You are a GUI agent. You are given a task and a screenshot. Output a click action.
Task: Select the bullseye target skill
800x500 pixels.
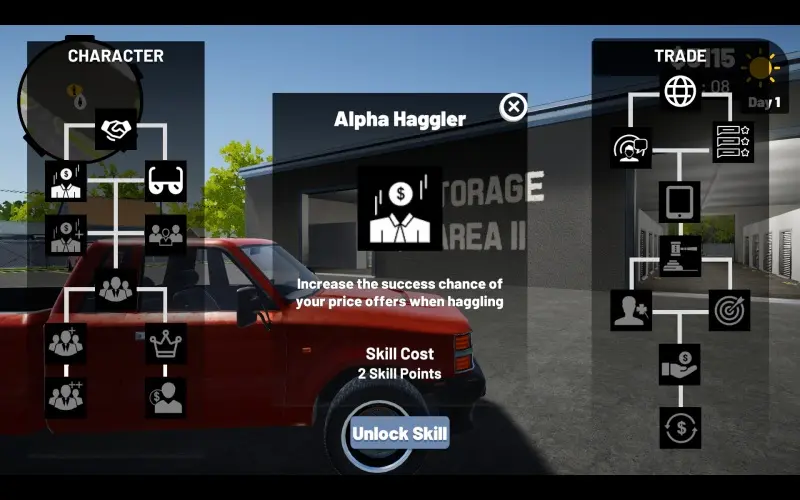(x=730, y=310)
